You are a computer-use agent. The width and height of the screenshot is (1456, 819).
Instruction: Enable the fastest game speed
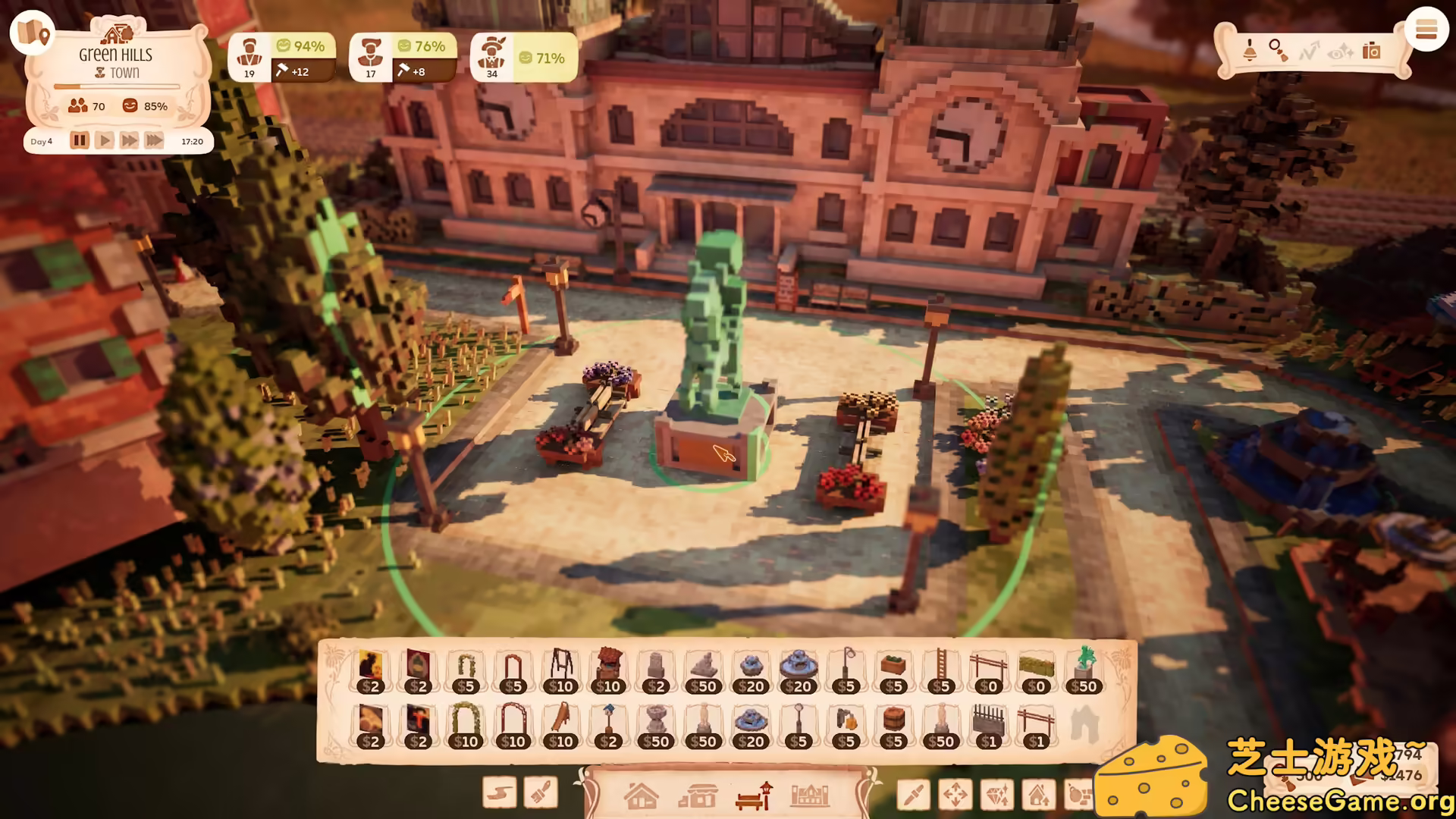154,140
